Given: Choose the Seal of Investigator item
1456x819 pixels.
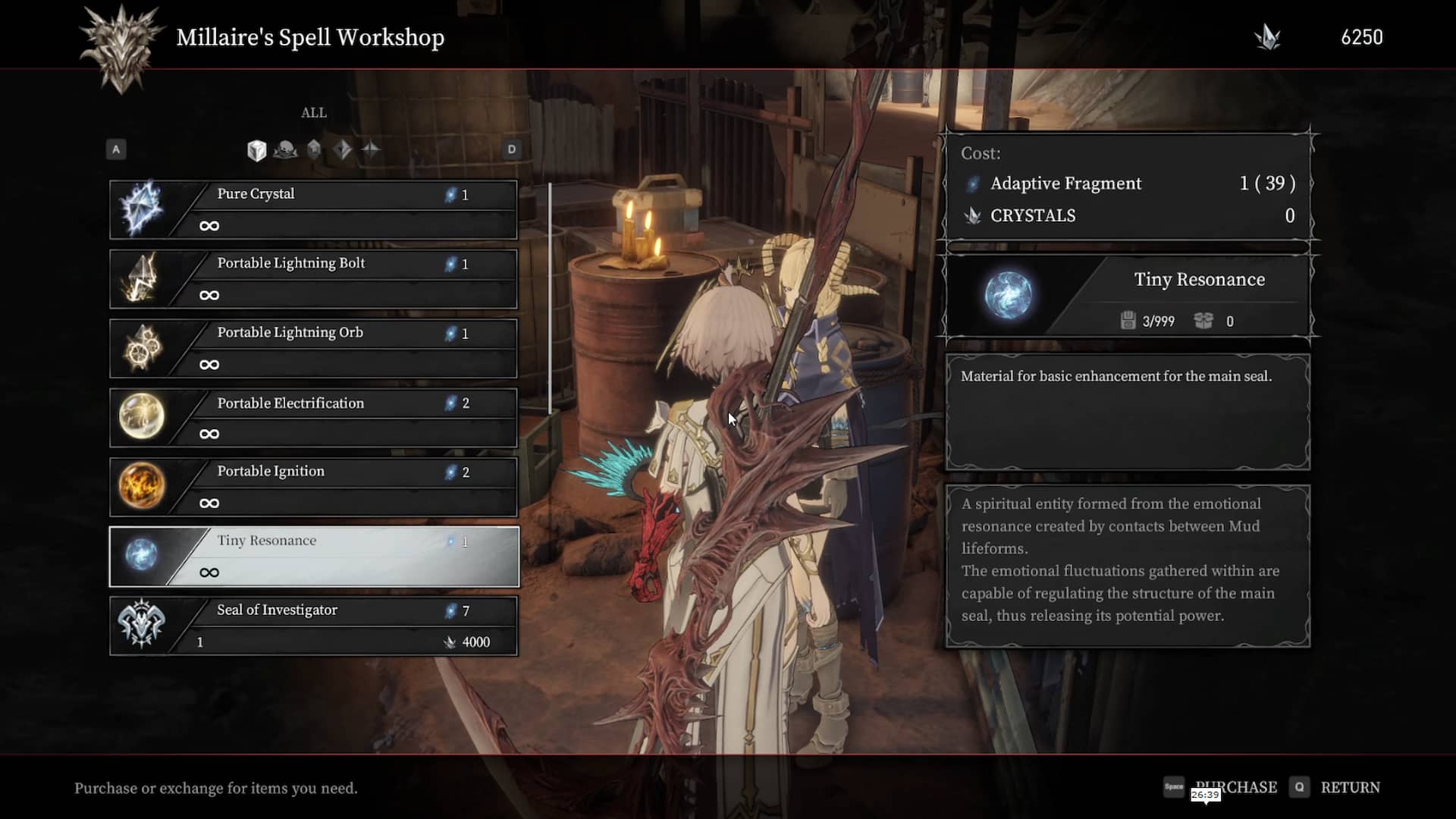Looking at the screenshot, I should coord(314,626).
